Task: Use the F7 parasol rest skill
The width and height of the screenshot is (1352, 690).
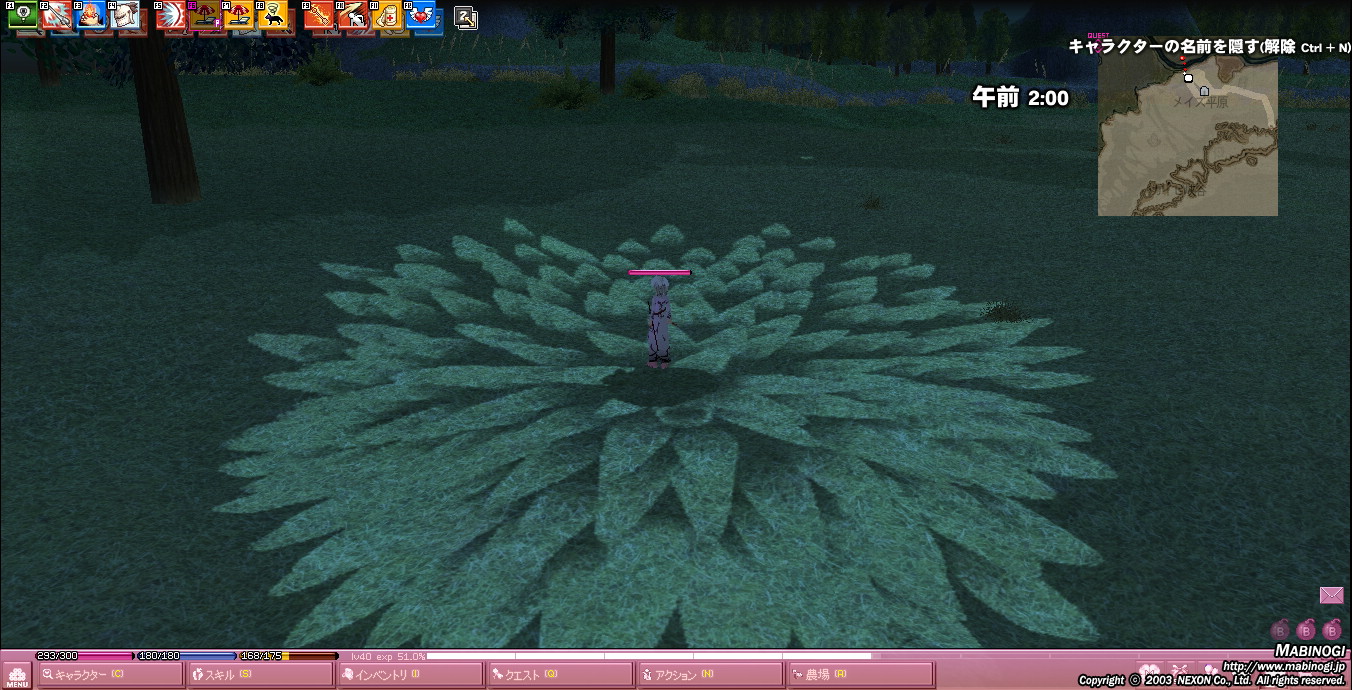Action: pyautogui.click(x=238, y=15)
